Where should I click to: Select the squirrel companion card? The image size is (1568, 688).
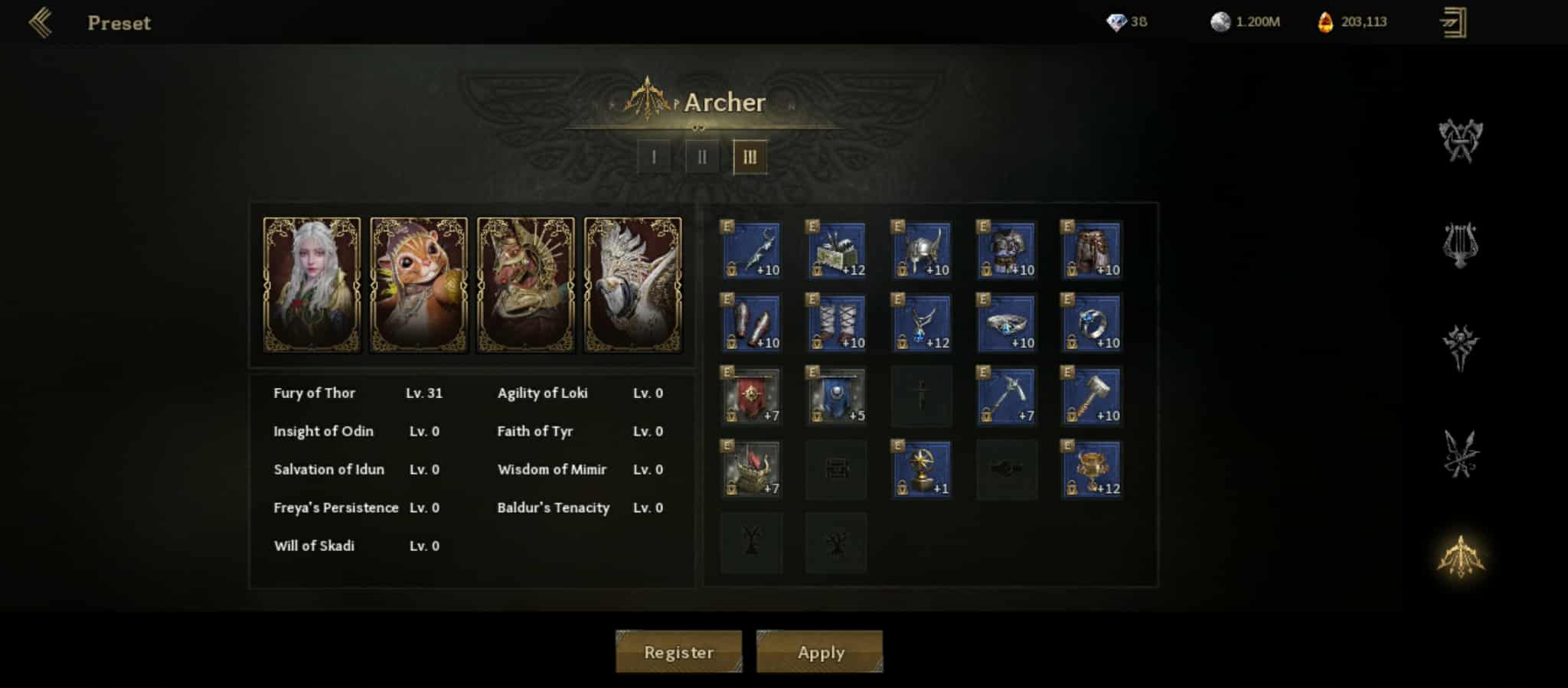pos(419,285)
